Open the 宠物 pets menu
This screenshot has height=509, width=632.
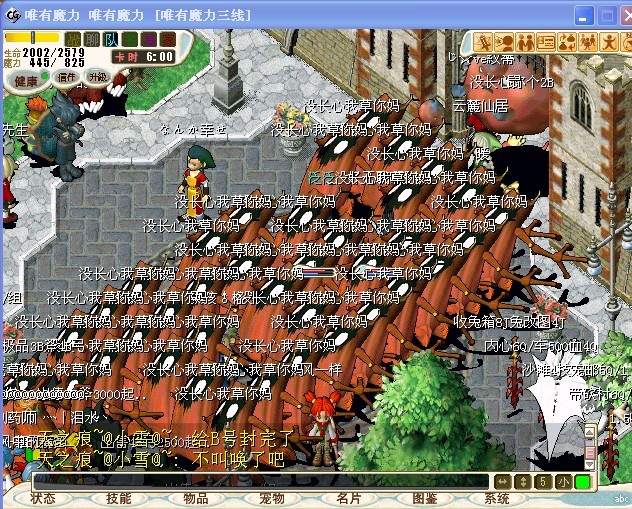tap(272, 498)
